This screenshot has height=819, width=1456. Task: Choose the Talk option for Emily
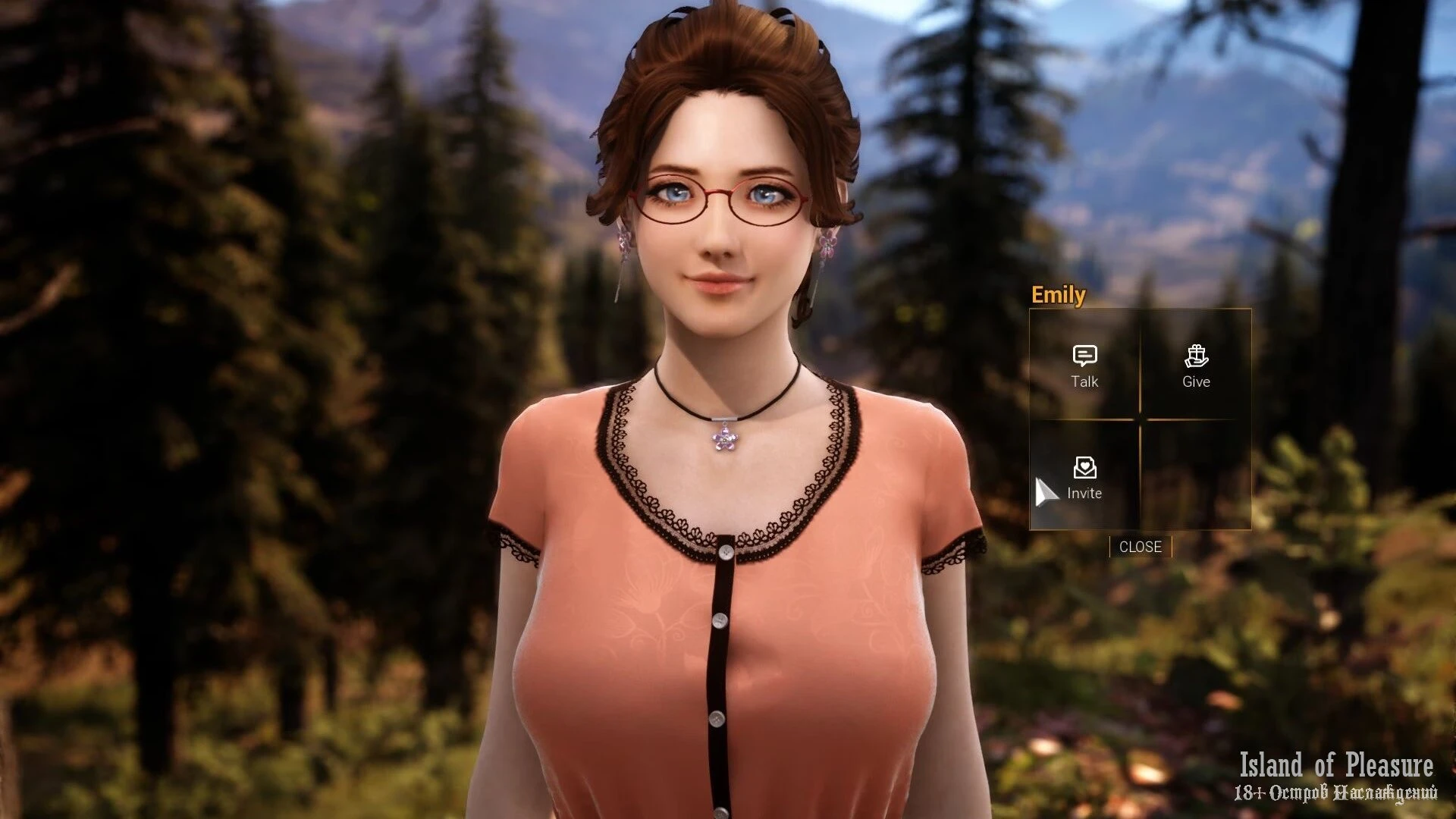1084,366
